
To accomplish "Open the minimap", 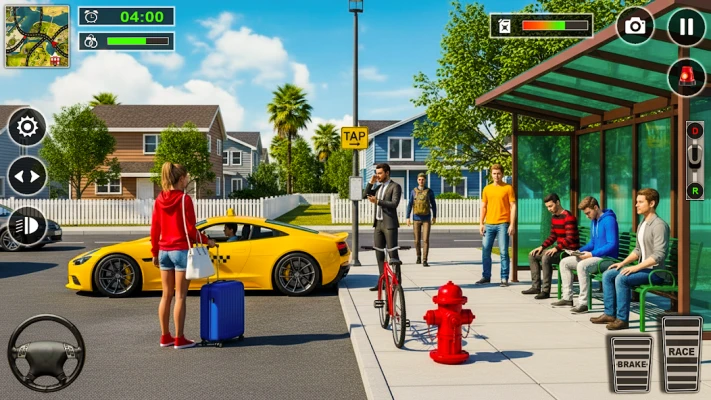I will [x=36, y=36].
